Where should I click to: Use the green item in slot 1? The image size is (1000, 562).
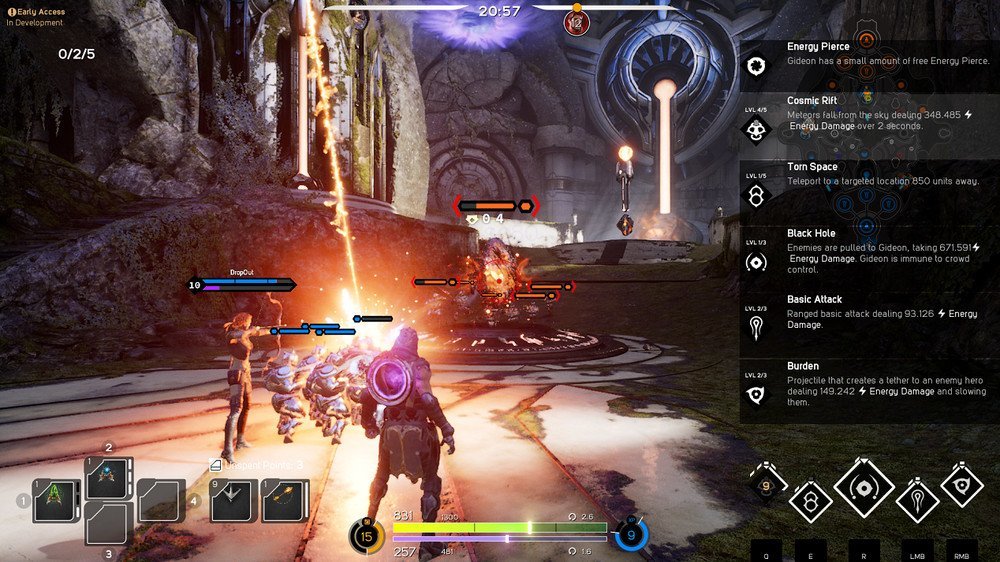click(56, 500)
